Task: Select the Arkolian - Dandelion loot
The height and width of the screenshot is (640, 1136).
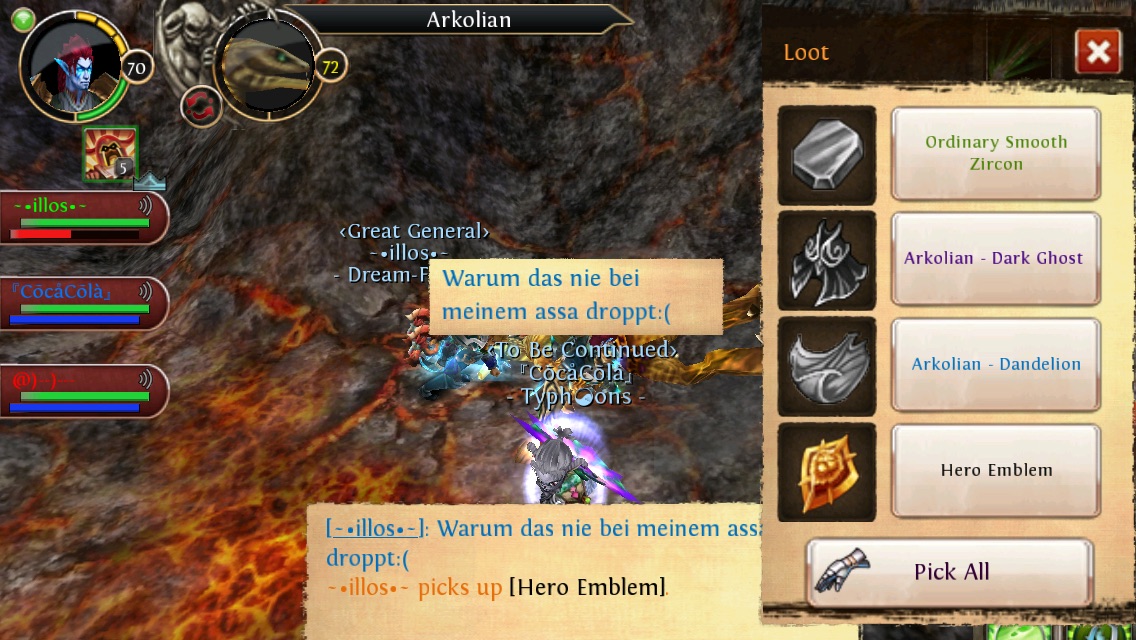Action: point(996,364)
